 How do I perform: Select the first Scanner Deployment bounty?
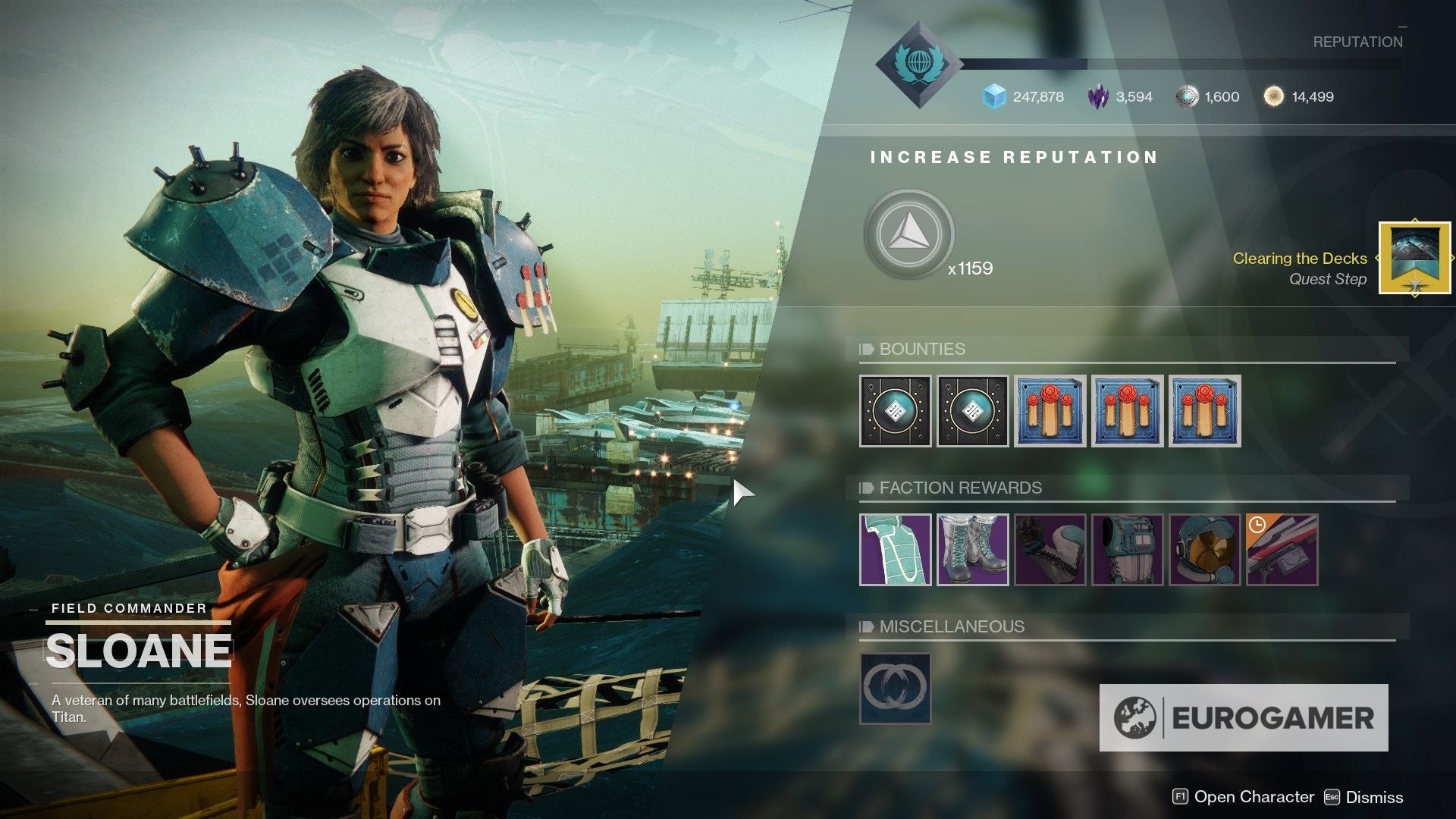click(895, 413)
